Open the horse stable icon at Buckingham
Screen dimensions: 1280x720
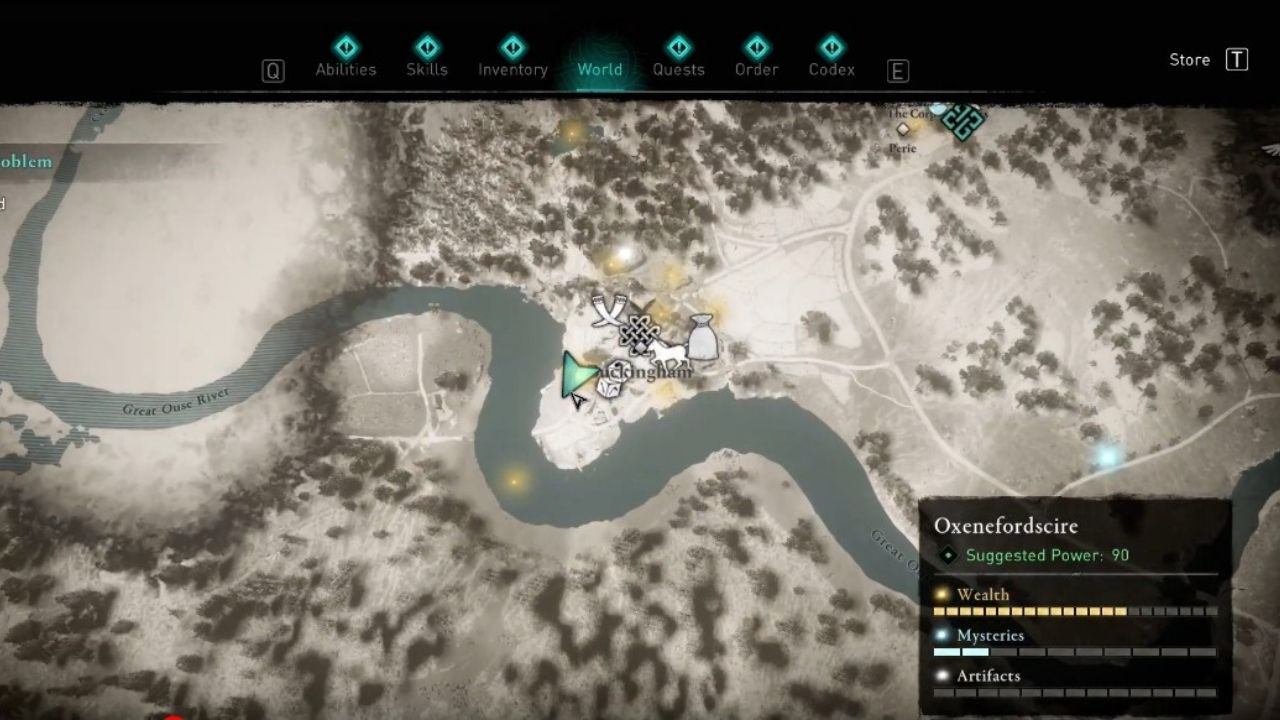point(669,353)
